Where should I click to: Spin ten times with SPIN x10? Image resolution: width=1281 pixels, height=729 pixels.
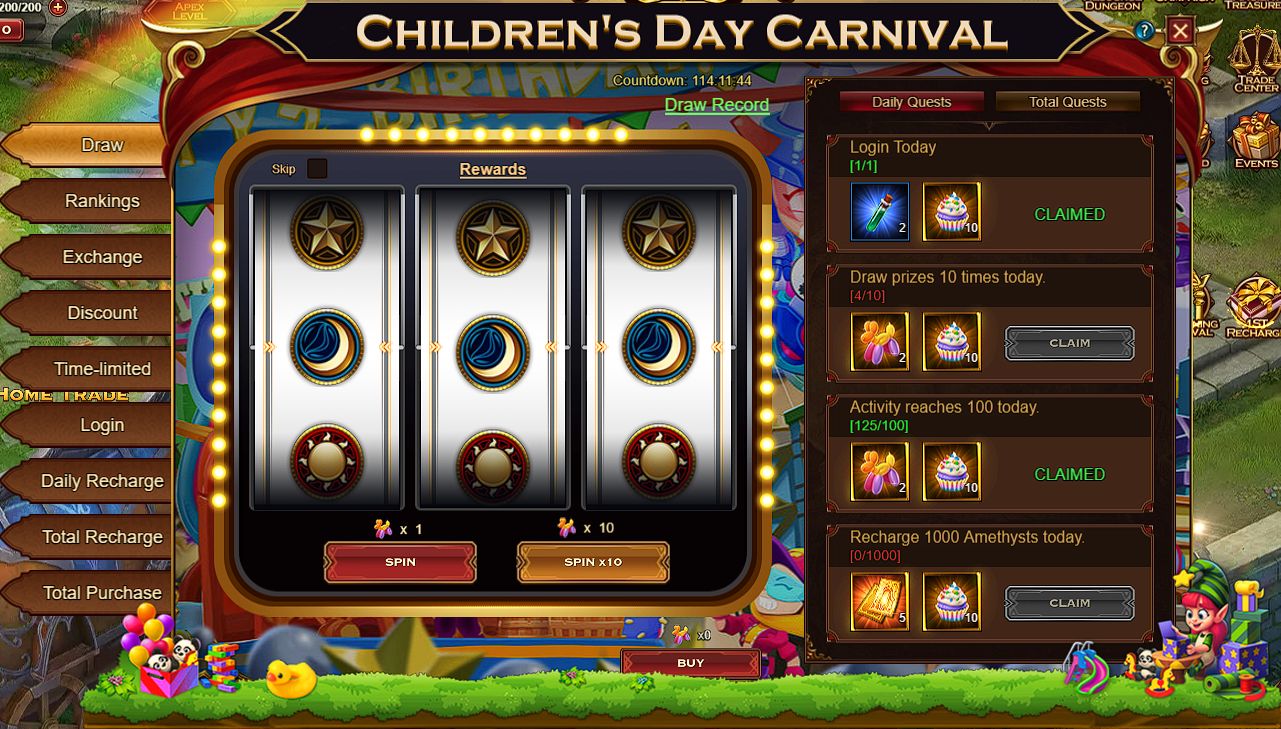coord(593,562)
